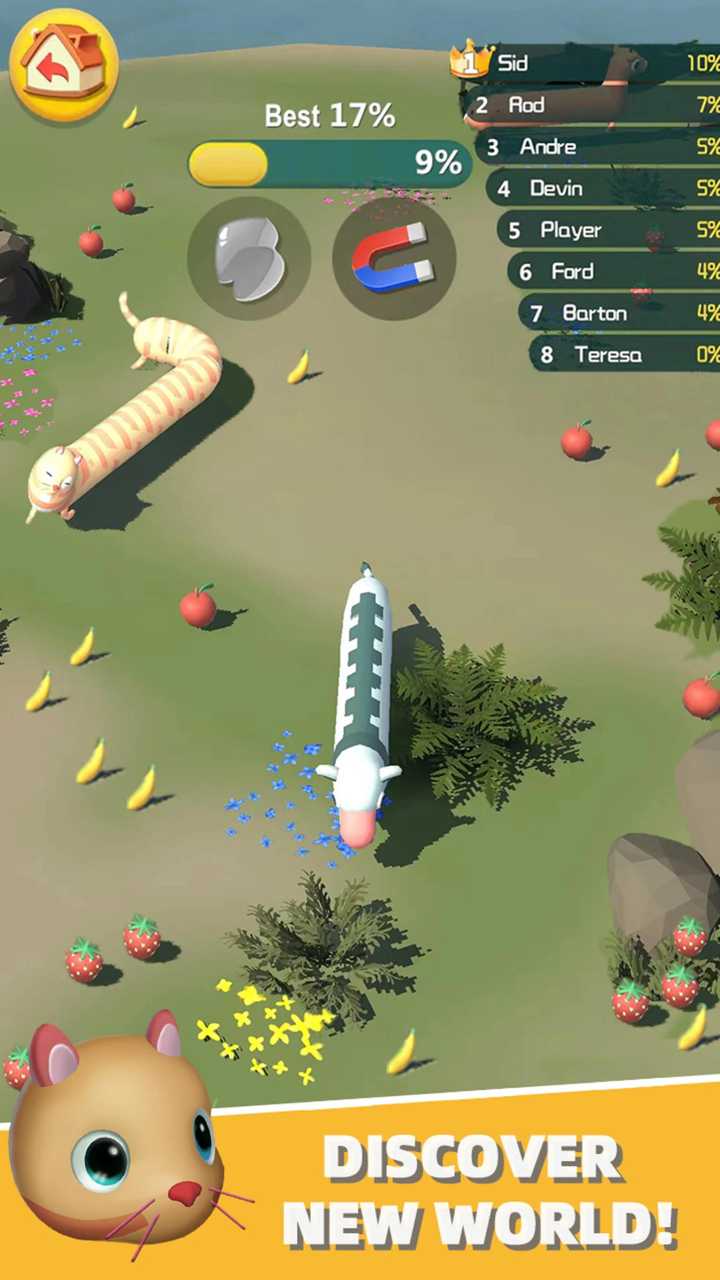Return home with the house button

tap(64, 65)
